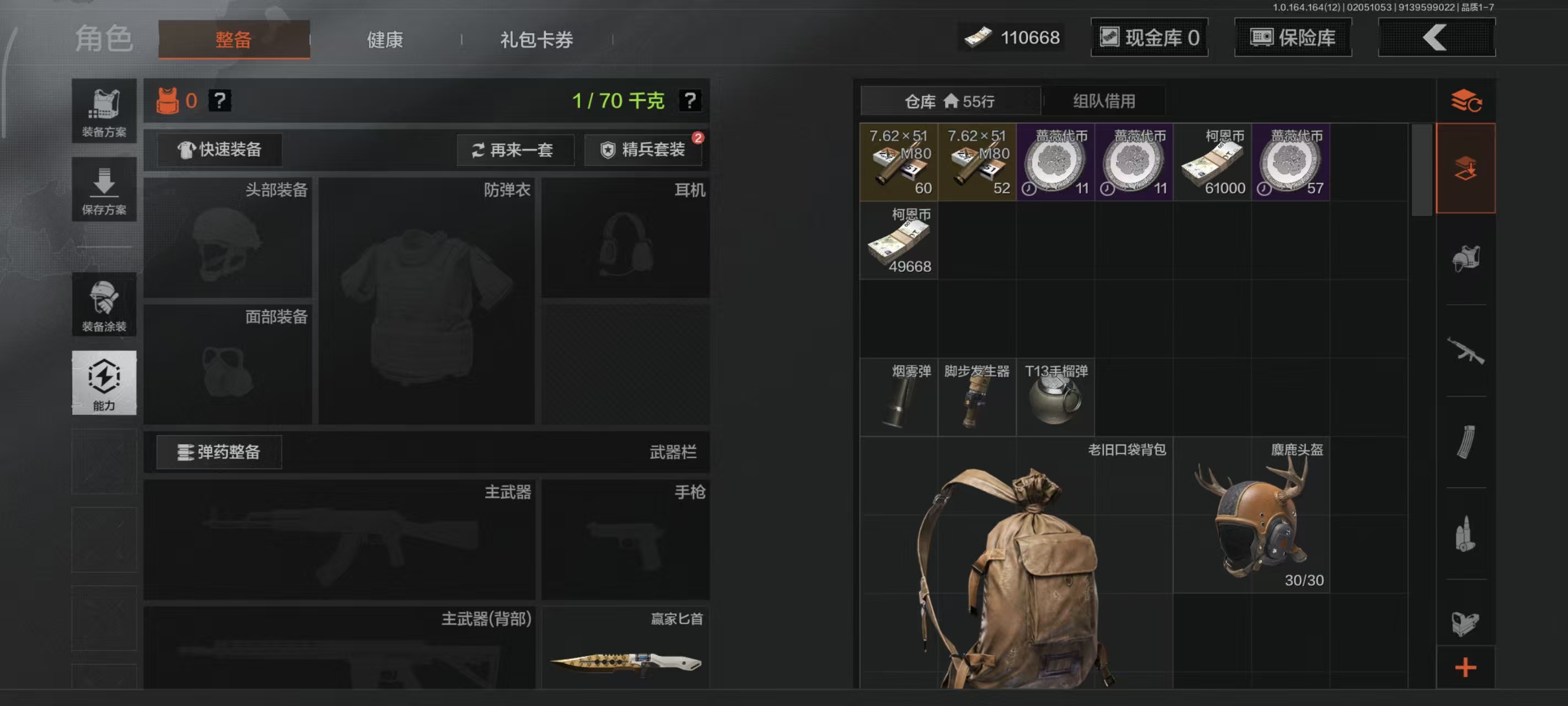
Task: Open the 弹药整备 ammo preparation panel
Action: pos(218,452)
